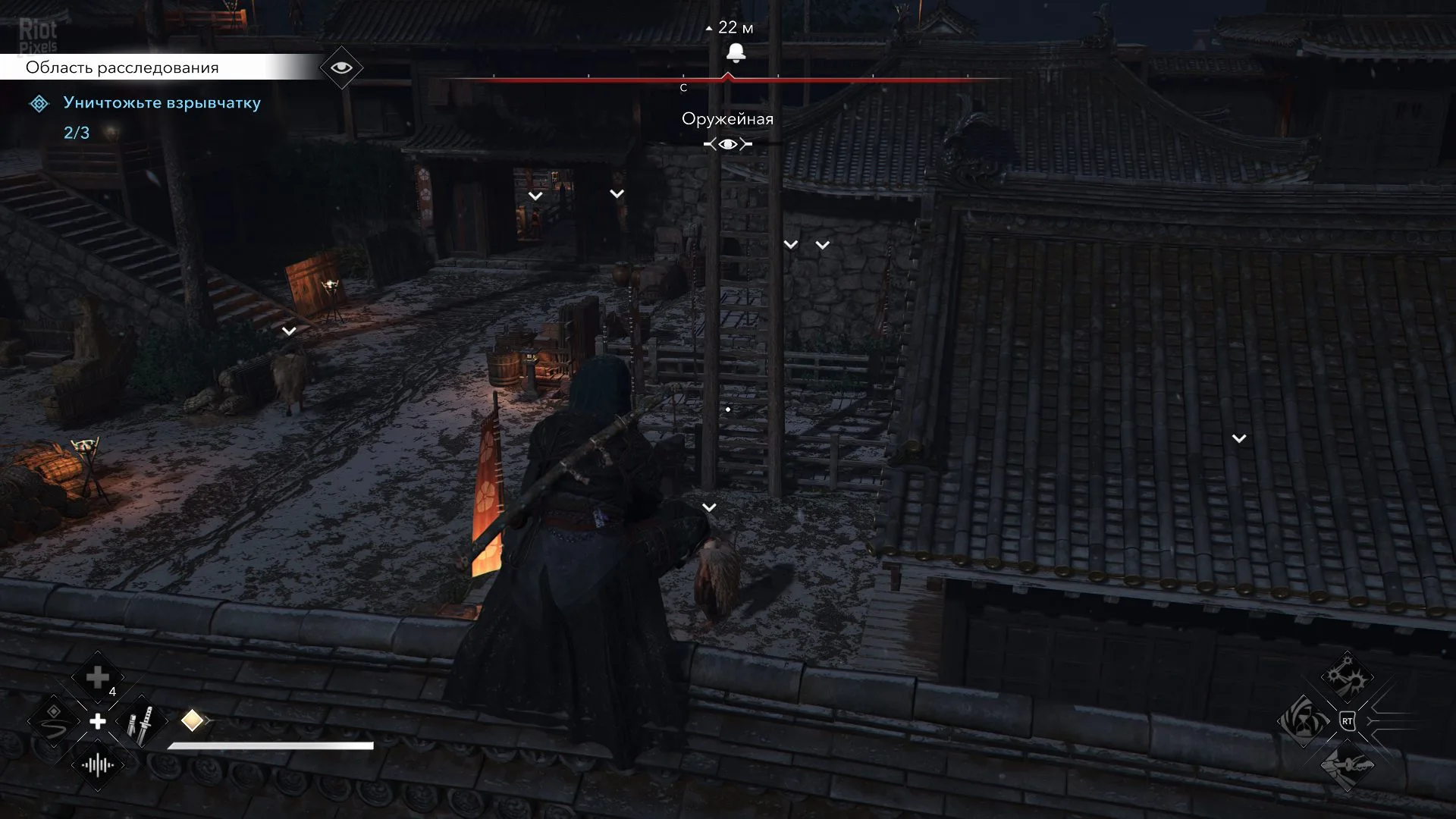1456x819 pixels.
Task: Click the eye icon beside Область расследования
Action: point(341,67)
